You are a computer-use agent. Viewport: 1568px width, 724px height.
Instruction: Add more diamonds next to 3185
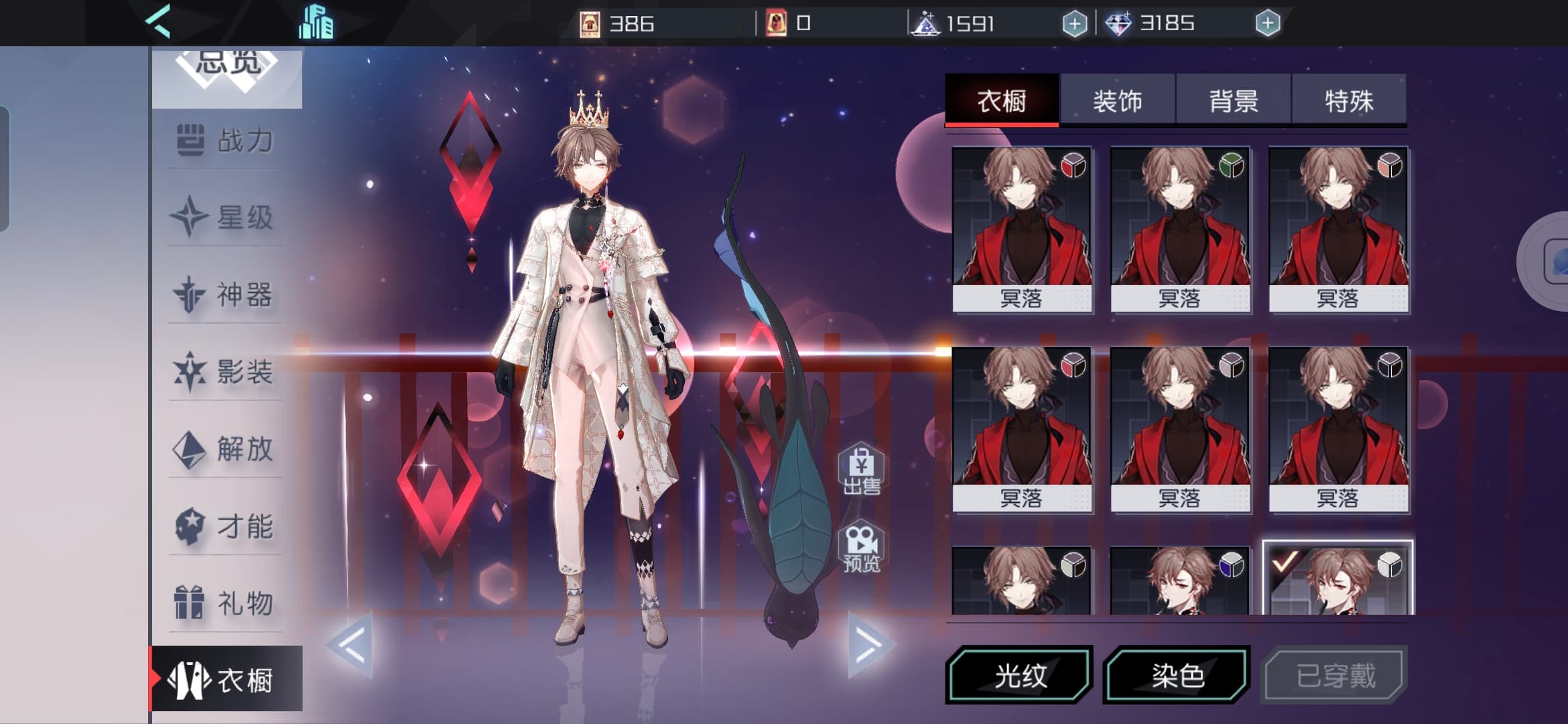coord(1267,24)
